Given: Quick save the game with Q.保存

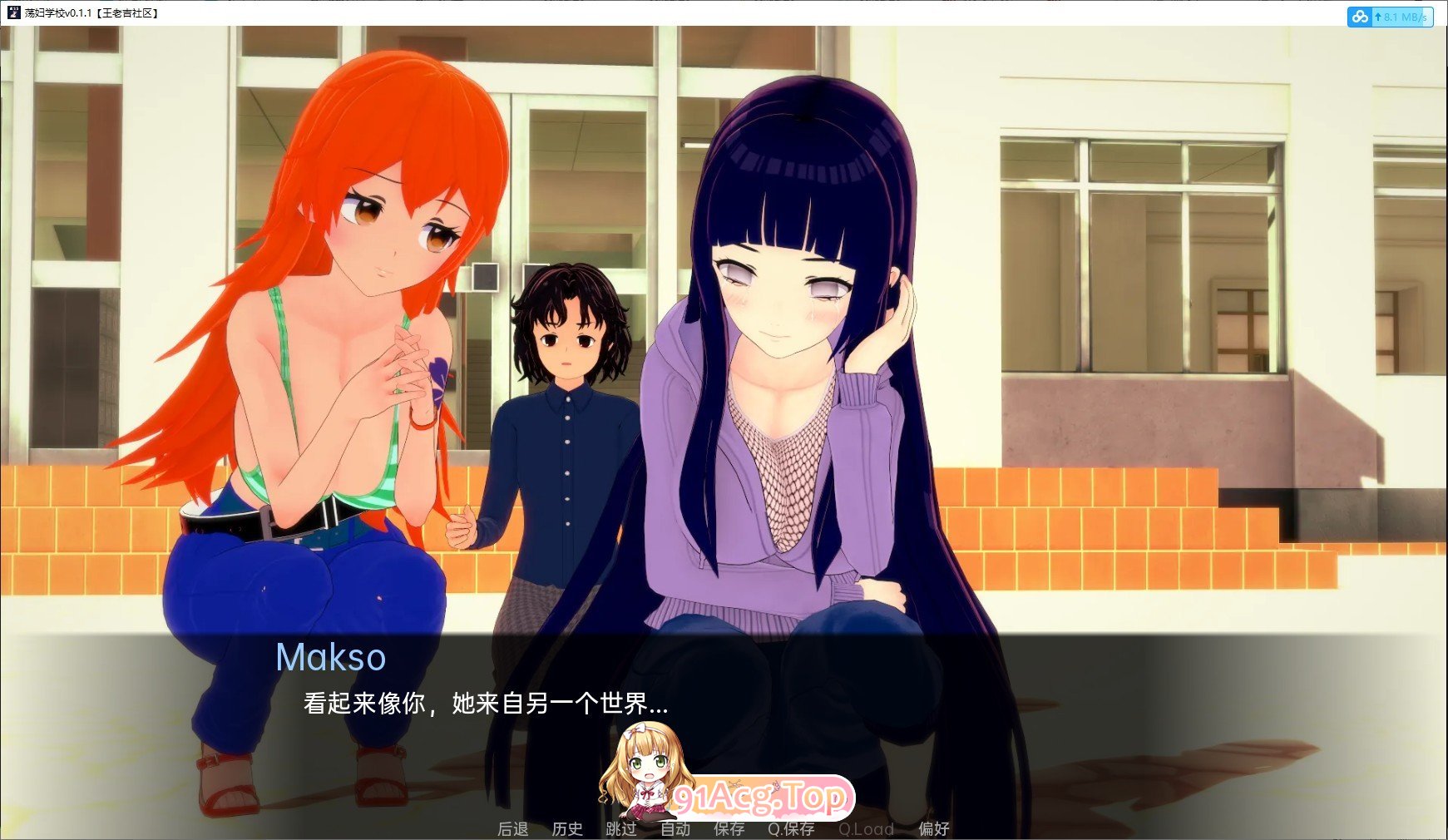Looking at the screenshot, I should click(x=792, y=829).
